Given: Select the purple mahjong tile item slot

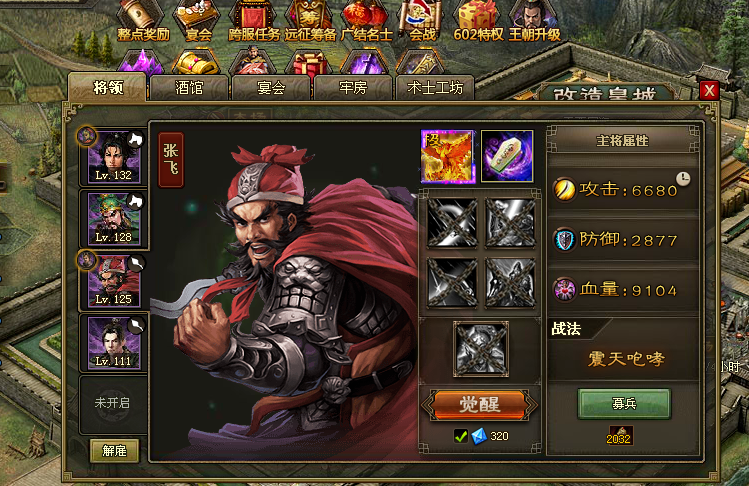Looking at the screenshot, I should click(507, 156).
